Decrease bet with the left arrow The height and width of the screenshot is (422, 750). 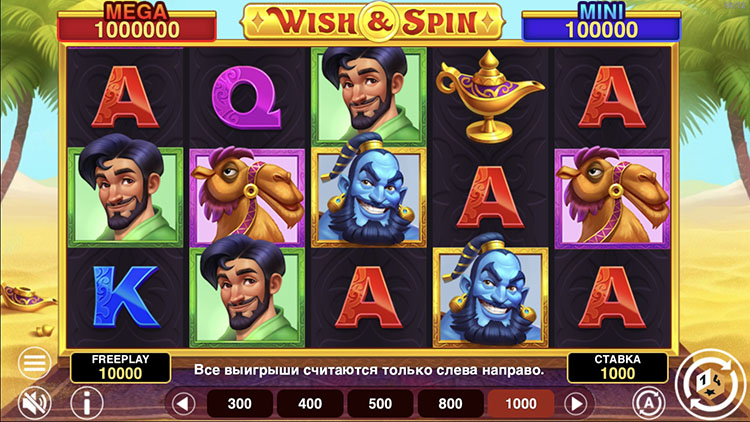point(182,404)
